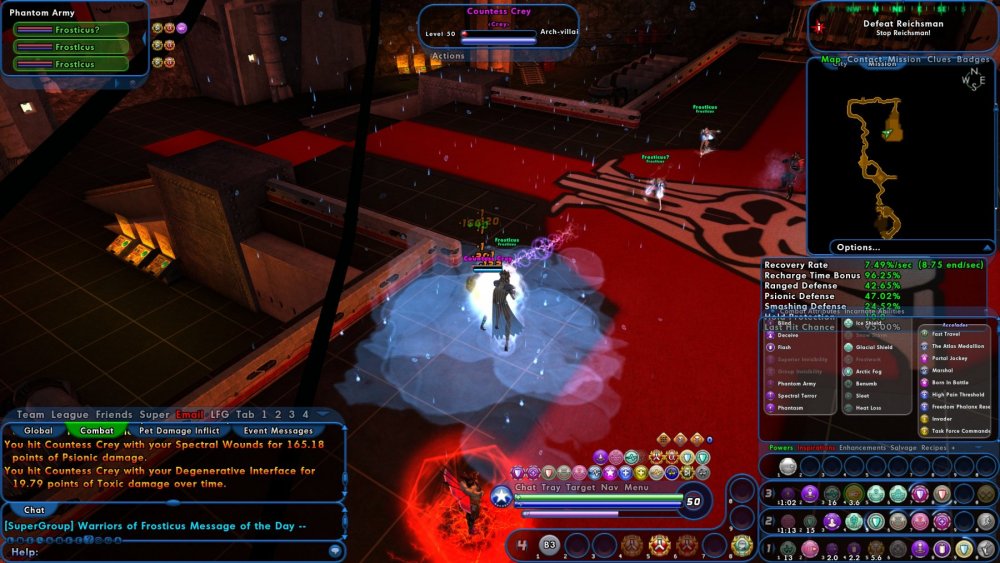Open the Menu from the status bar
Screen dimensions: 1000x563
[637, 487]
